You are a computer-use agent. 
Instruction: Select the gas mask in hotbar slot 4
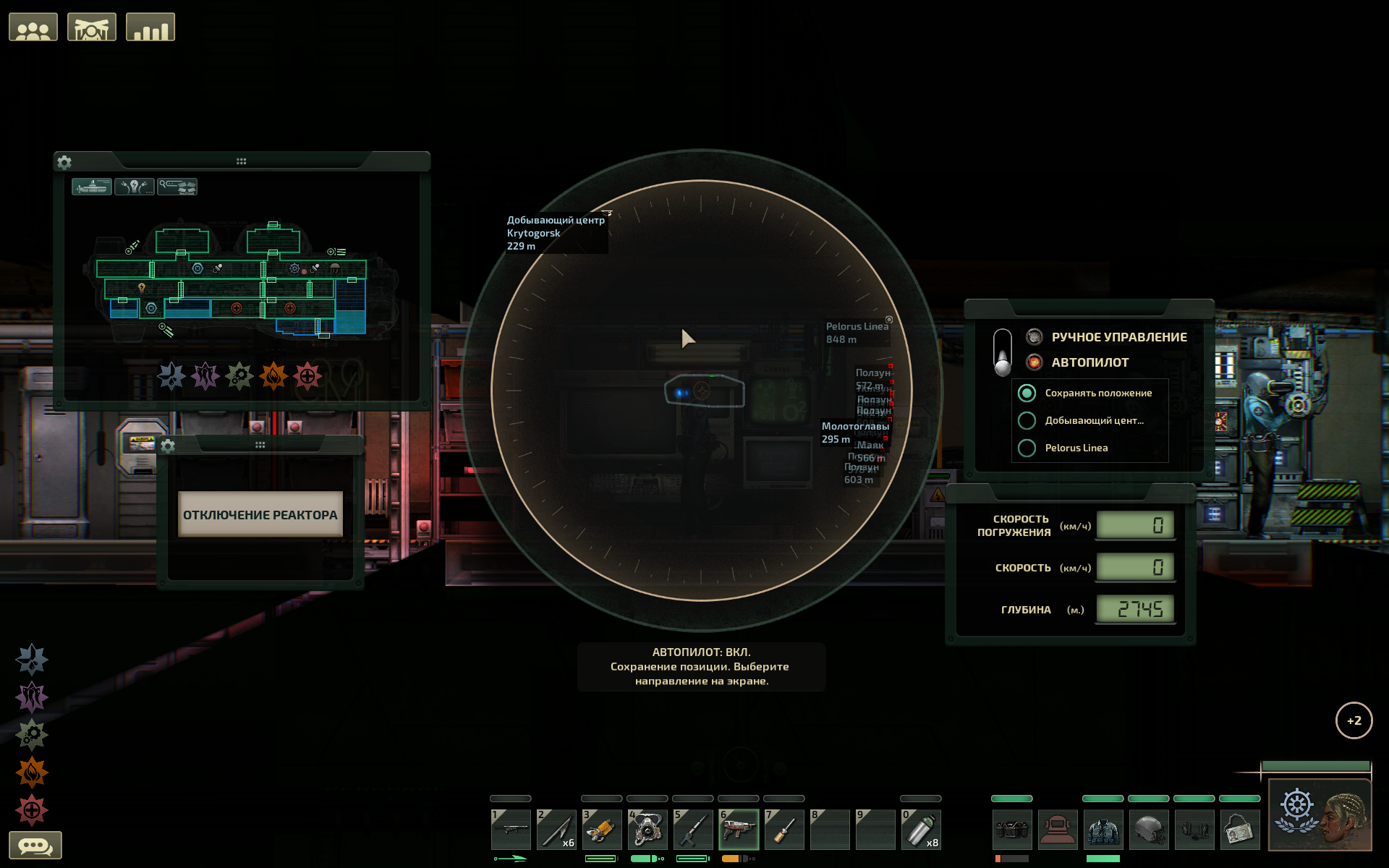[647, 829]
